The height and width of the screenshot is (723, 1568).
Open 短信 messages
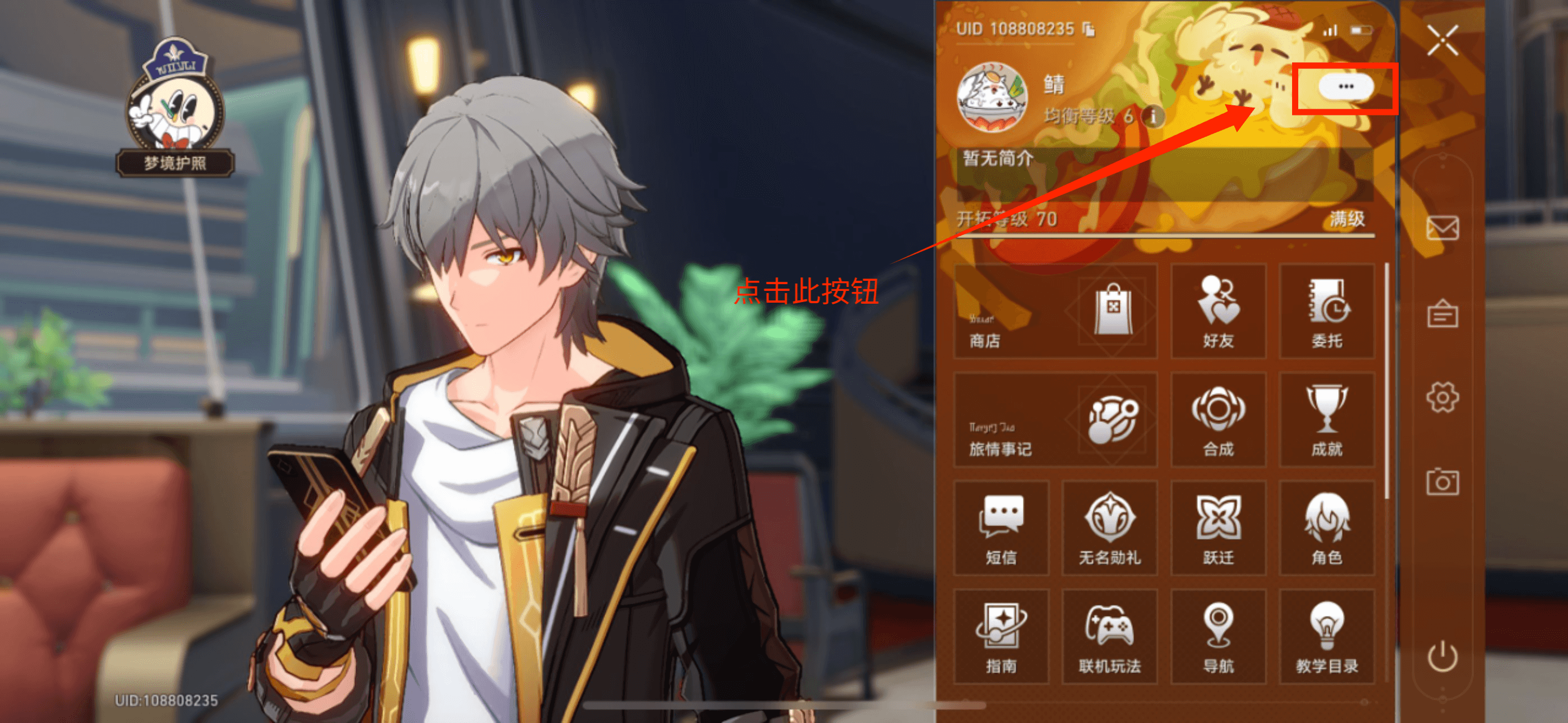coord(1000,529)
